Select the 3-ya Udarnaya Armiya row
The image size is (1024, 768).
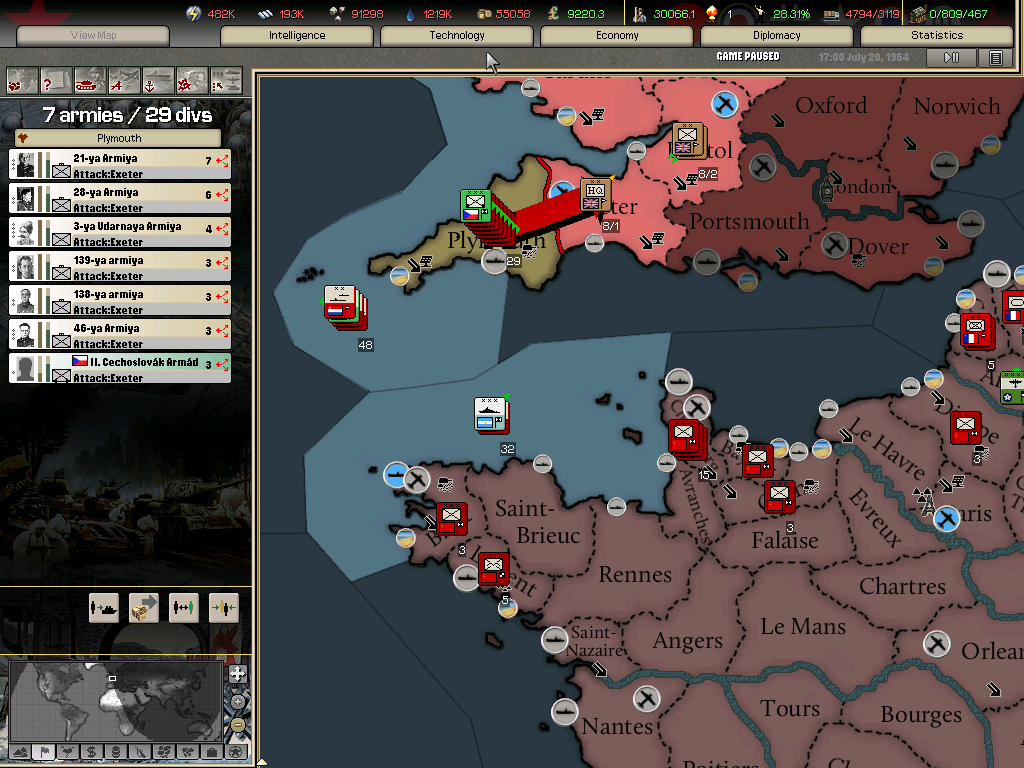pyautogui.click(x=120, y=232)
